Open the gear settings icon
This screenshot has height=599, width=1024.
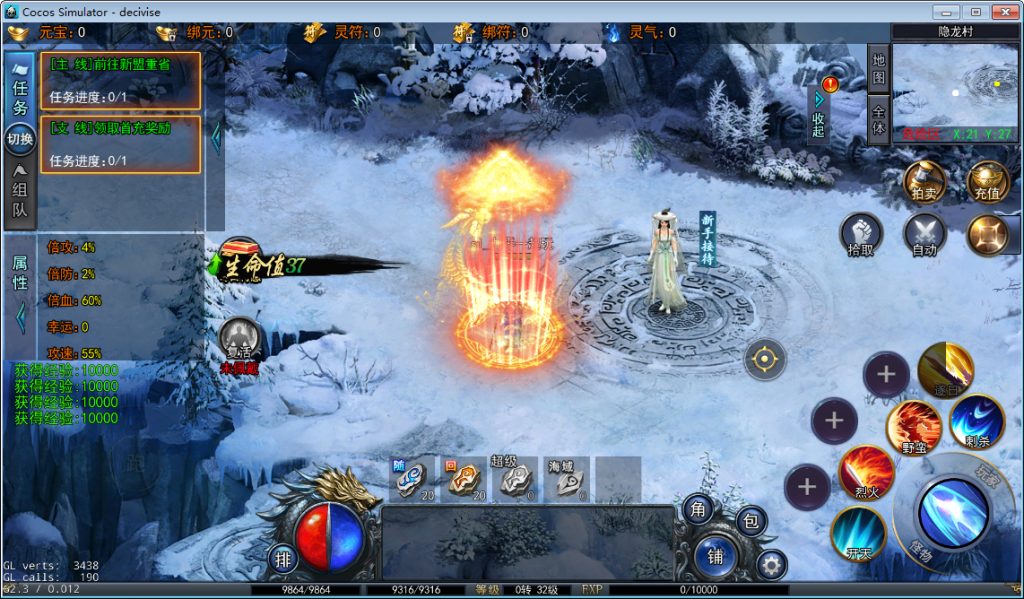[x=770, y=565]
